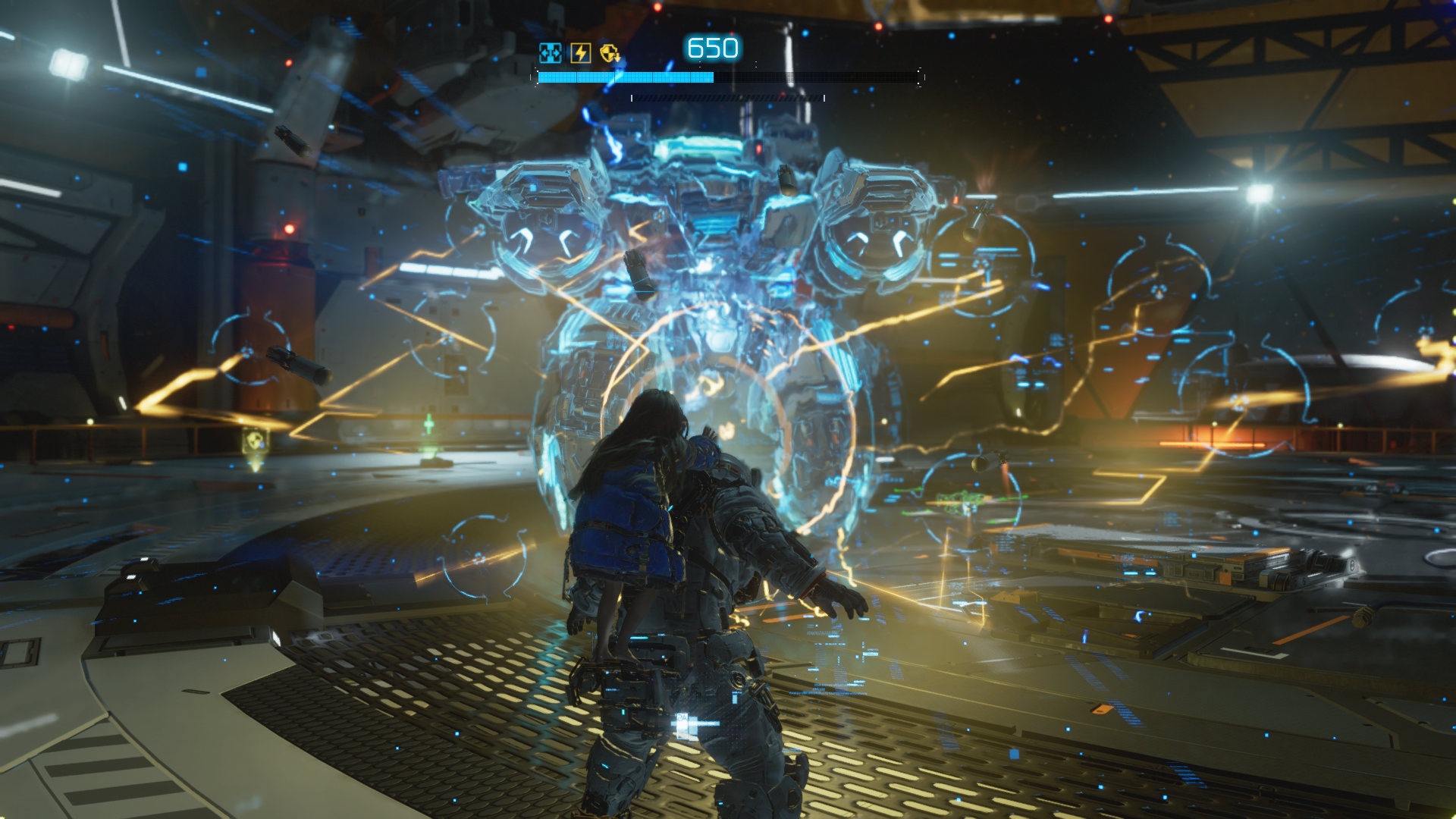Screen dimensions: 1456x819
Task: Click the yellow shield-down debuff icon
Action: click(x=610, y=53)
